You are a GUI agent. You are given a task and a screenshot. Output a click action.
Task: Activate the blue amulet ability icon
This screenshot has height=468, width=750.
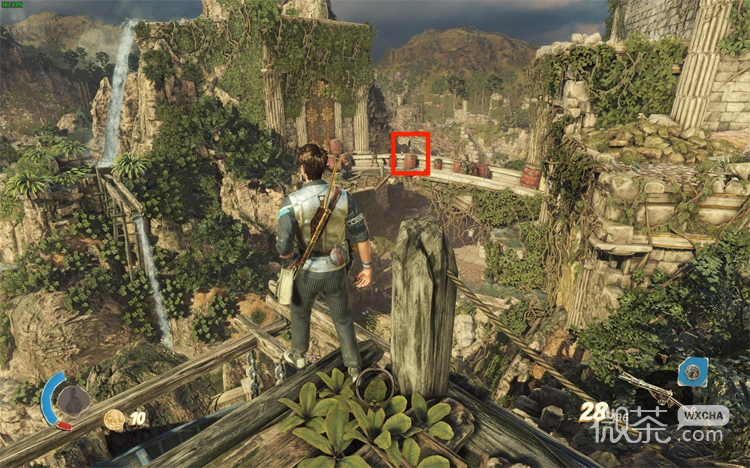click(692, 374)
